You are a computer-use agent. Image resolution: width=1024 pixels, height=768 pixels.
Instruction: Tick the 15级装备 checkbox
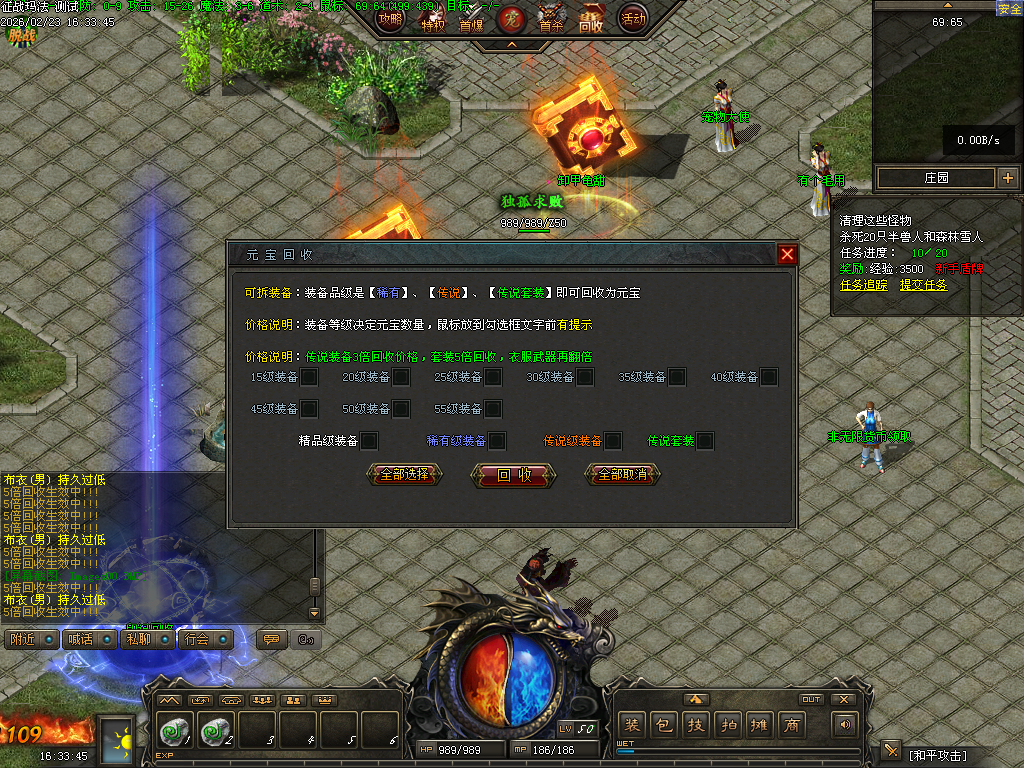point(310,377)
